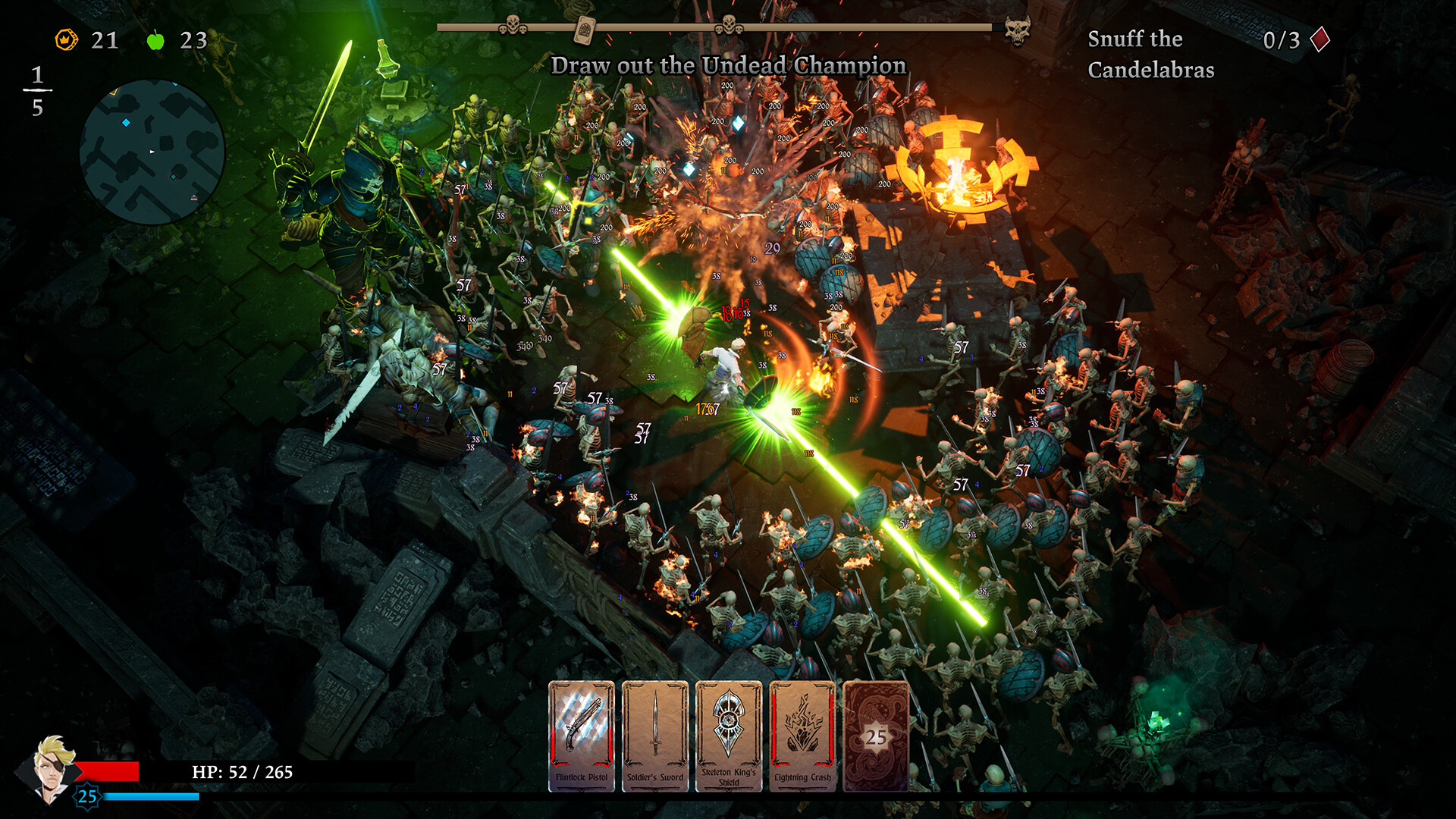Image resolution: width=1456 pixels, height=819 pixels.
Task: Click the horned boss skull icon
Action: click(x=1017, y=30)
